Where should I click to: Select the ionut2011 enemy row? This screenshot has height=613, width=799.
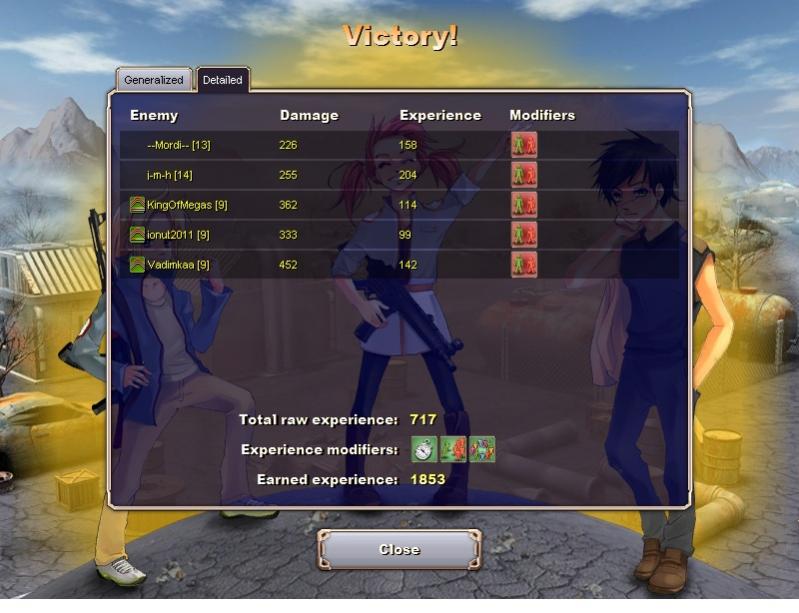coord(177,235)
